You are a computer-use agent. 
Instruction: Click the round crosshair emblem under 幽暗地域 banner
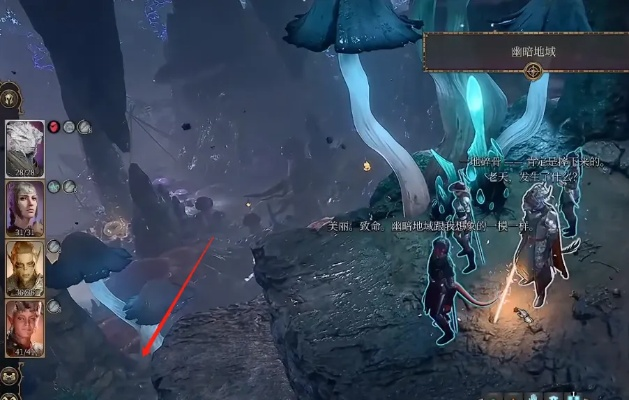[534, 71]
